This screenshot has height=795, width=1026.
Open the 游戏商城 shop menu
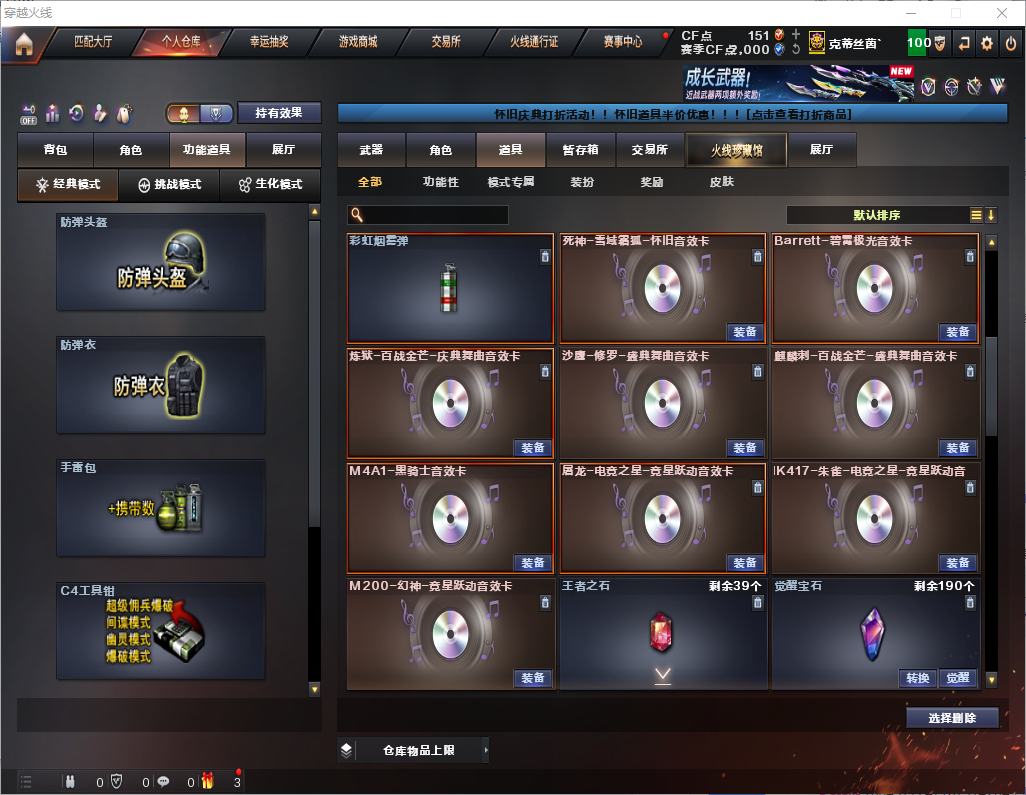point(358,42)
